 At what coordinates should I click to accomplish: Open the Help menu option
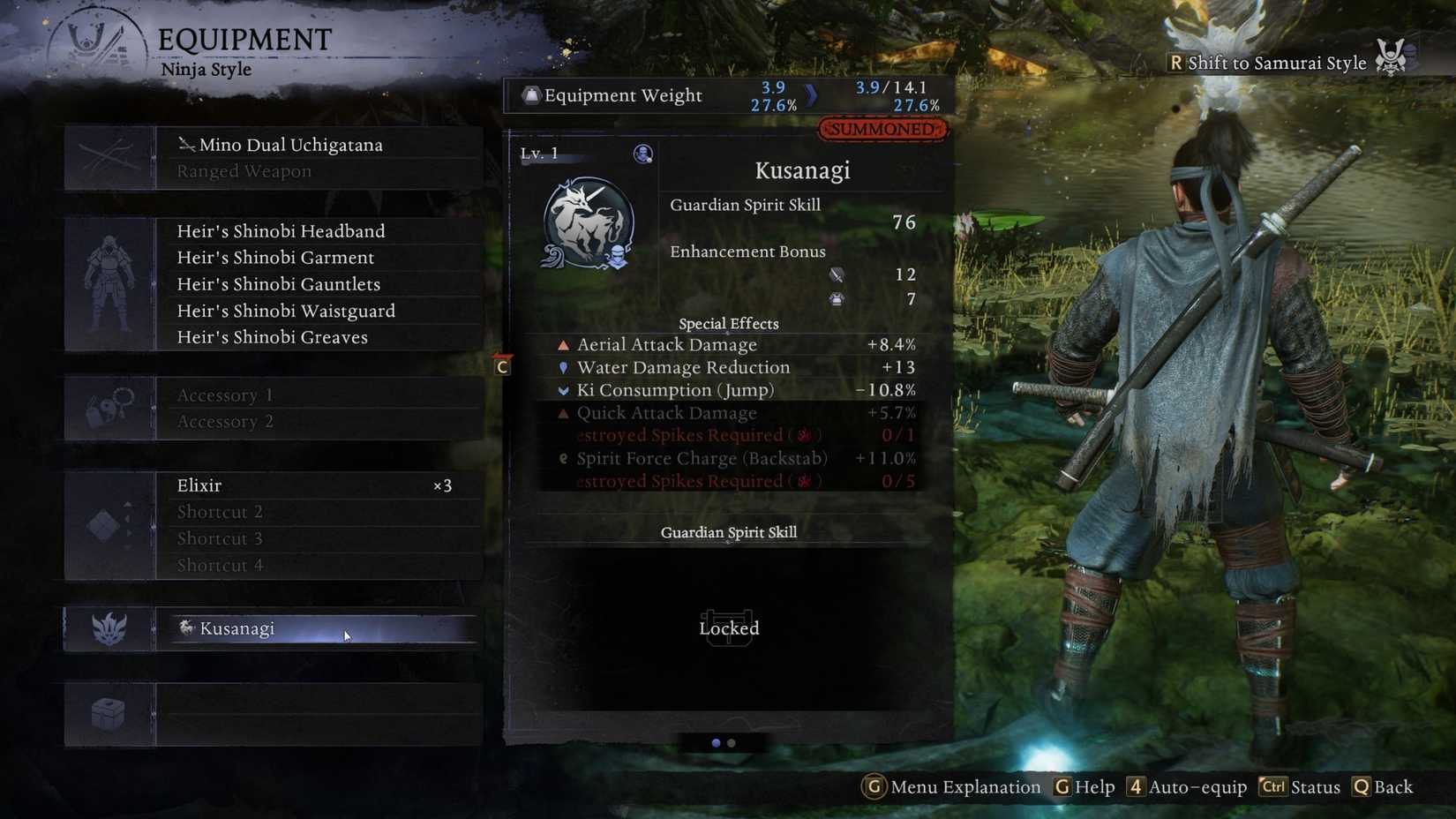(1095, 787)
